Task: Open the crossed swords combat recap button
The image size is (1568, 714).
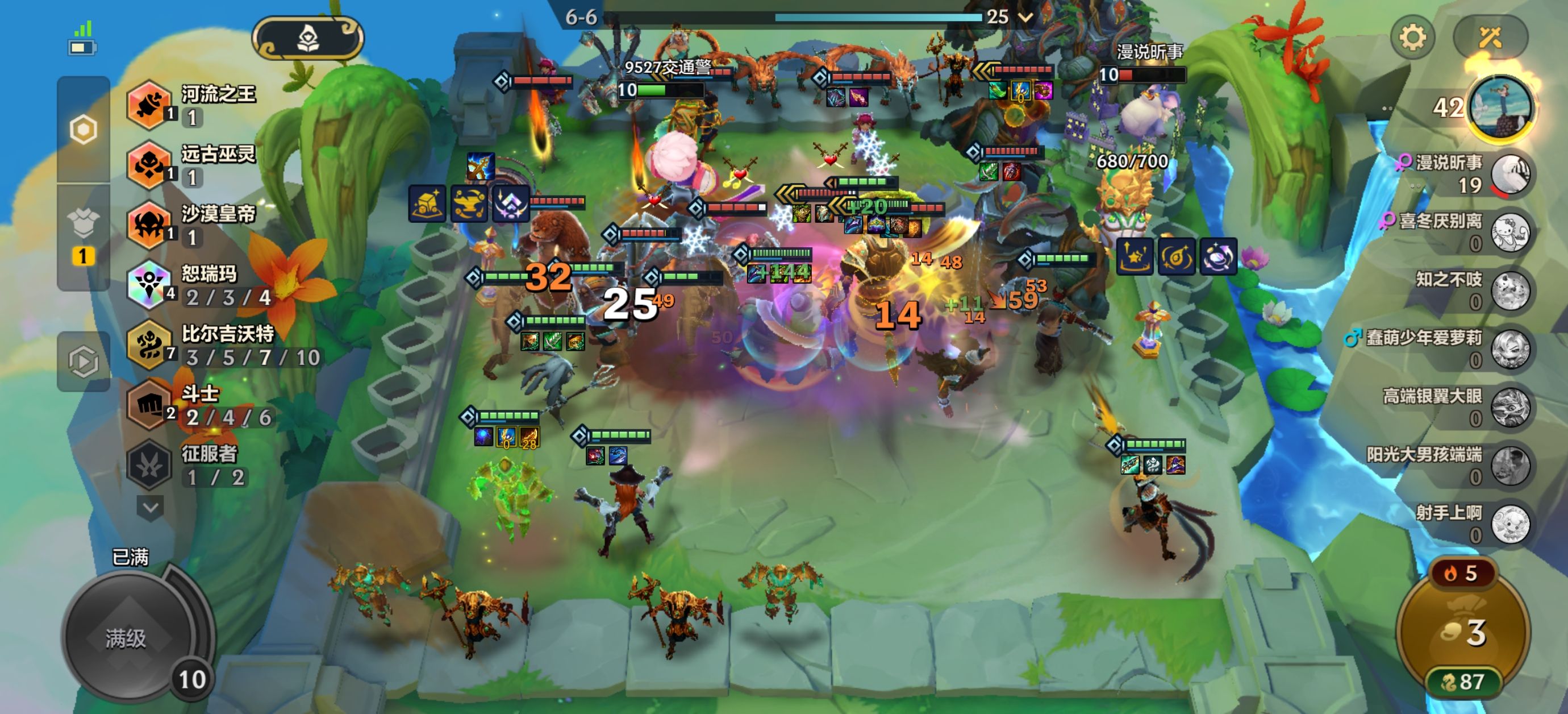Action: pyautogui.click(x=1490, y=38)
